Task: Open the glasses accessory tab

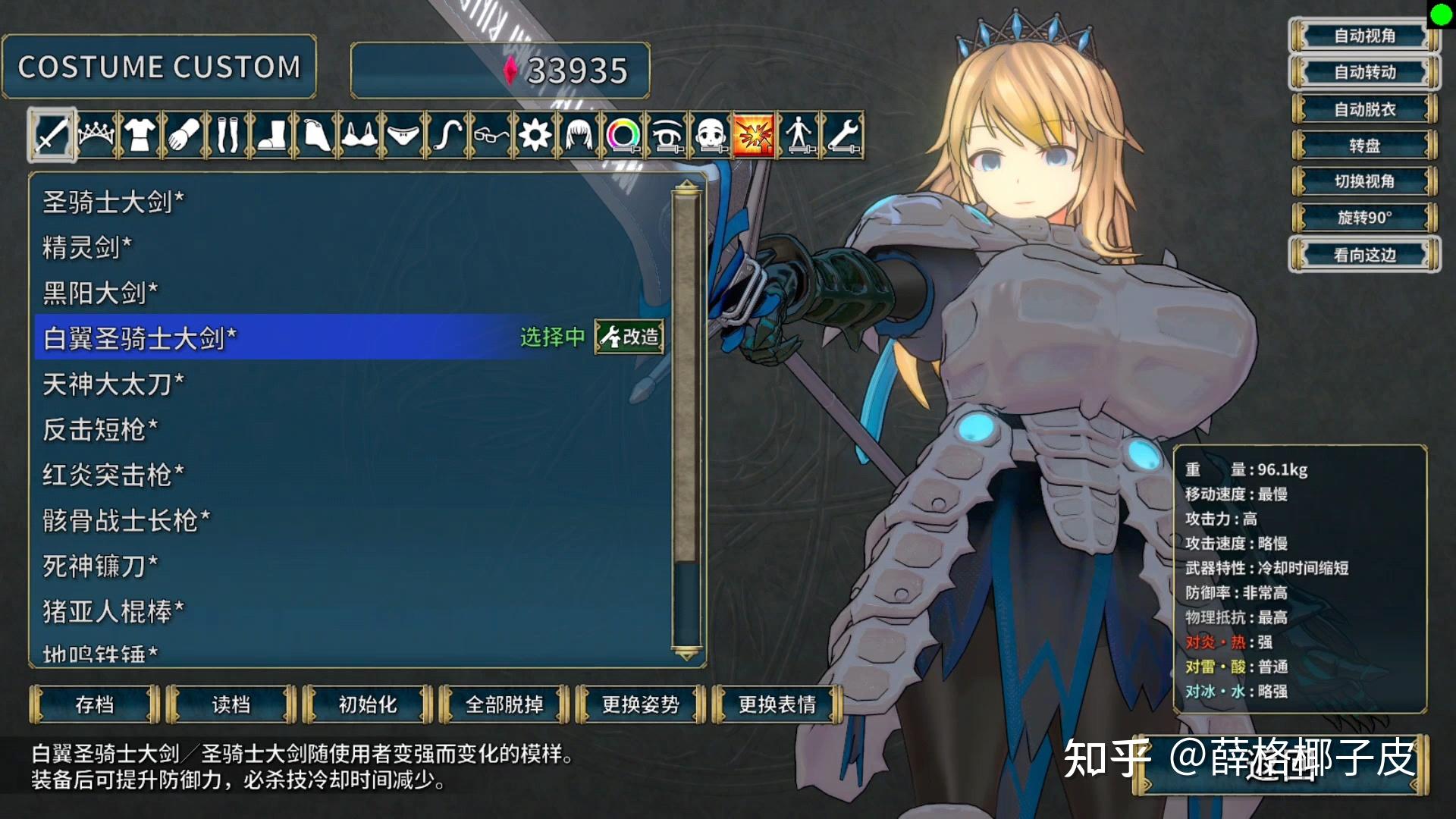Action: [491, 135]
